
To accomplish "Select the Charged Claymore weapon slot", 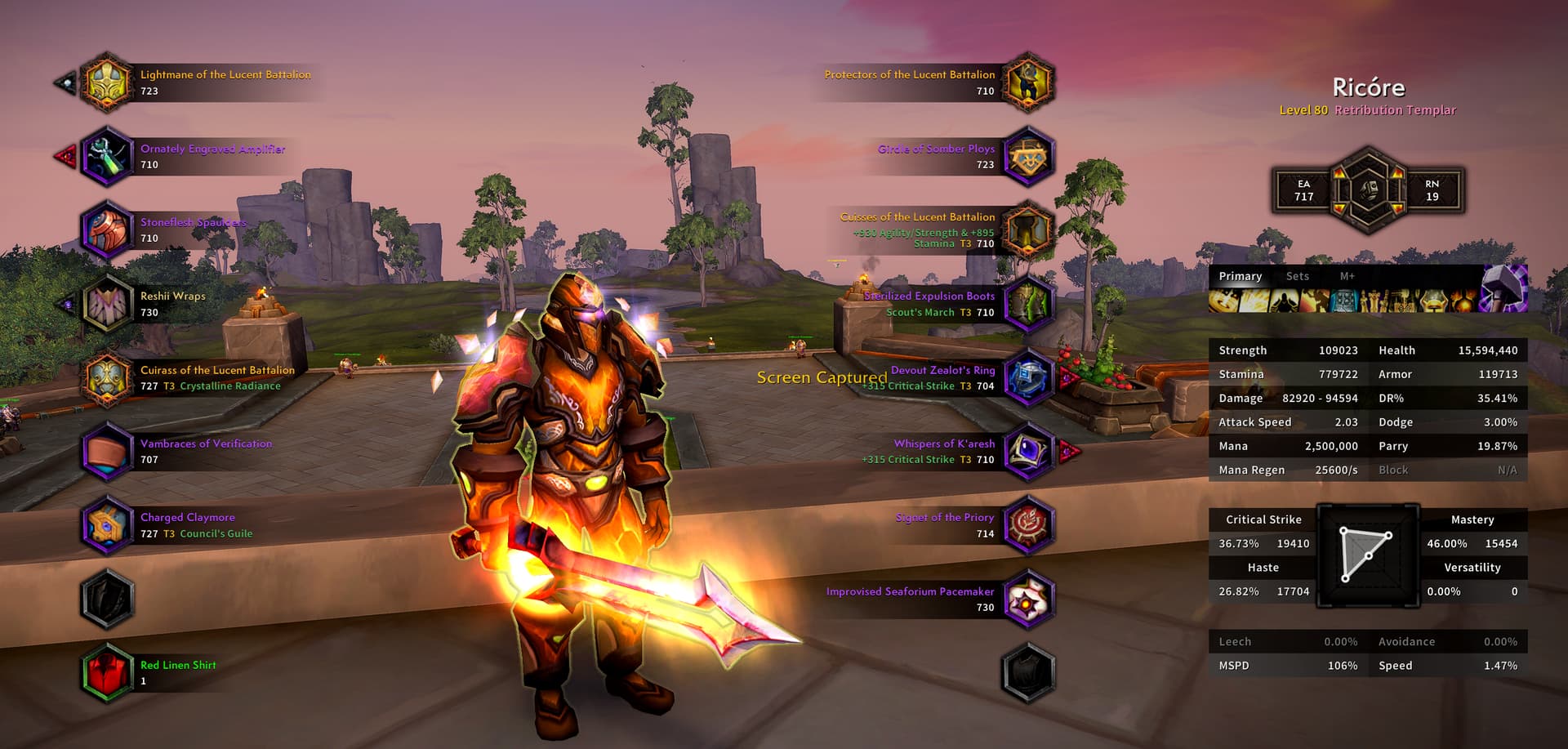I will tap(106, 525).
